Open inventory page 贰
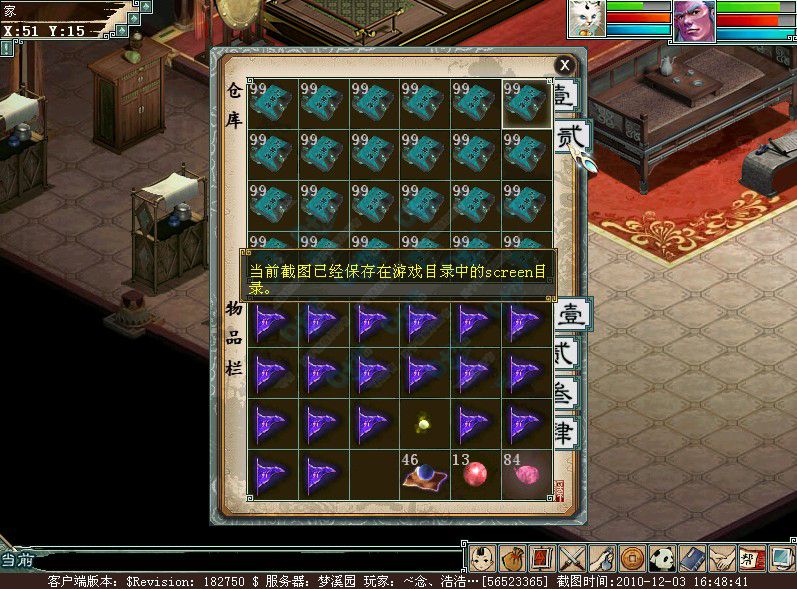Screen dimensions: 797x589 tap(566, 353)
